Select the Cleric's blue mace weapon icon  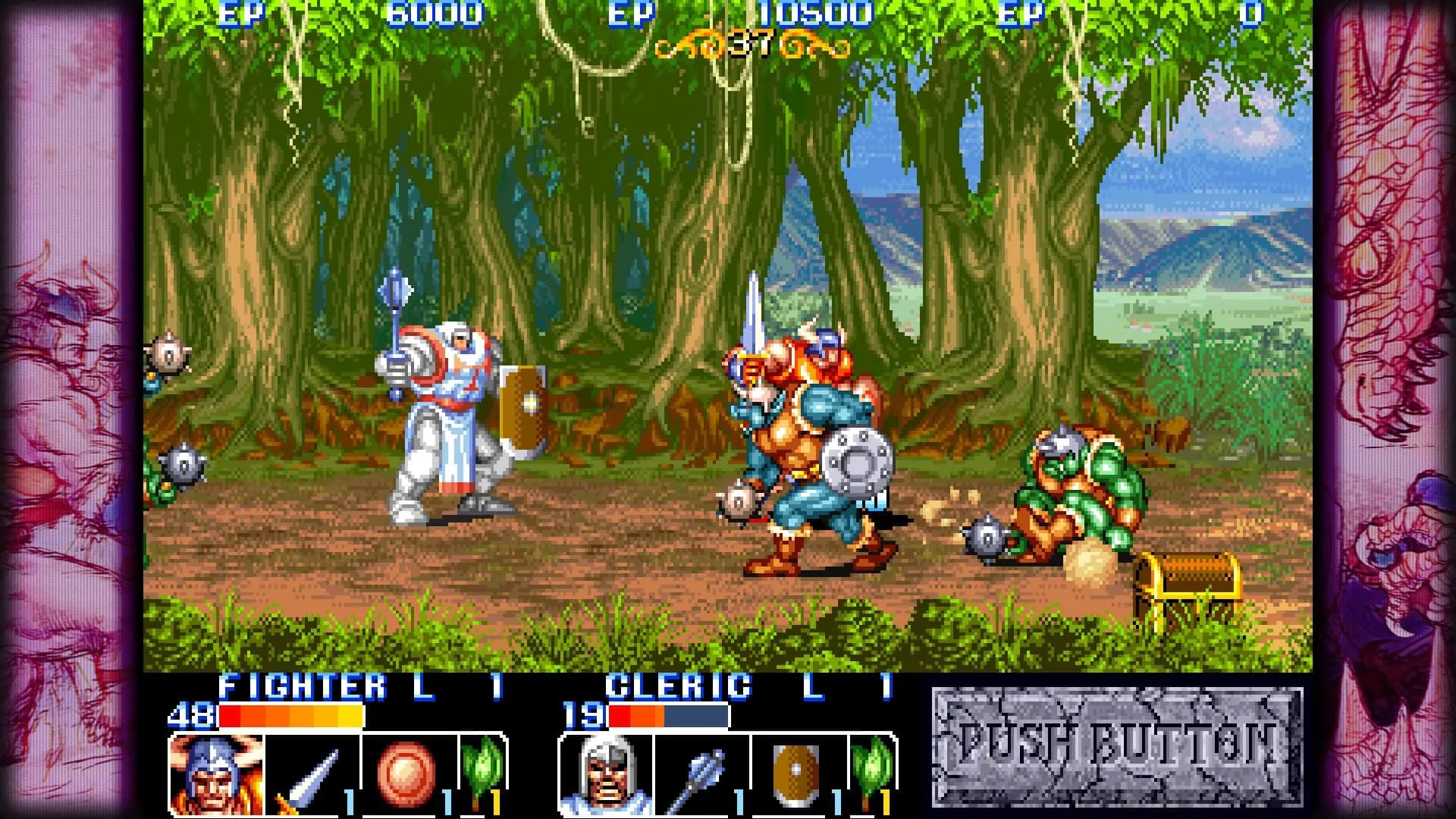coord(701,774)
